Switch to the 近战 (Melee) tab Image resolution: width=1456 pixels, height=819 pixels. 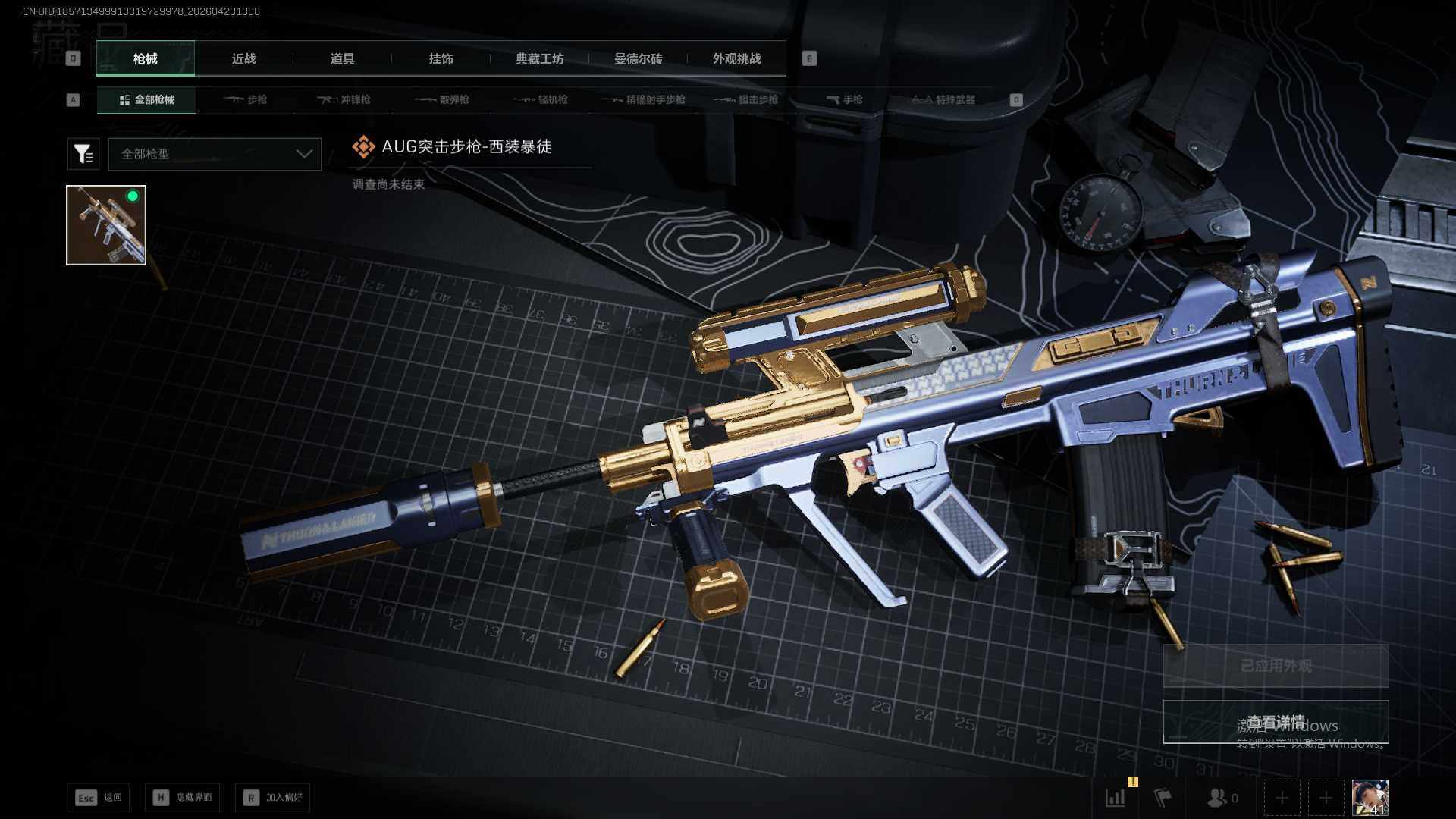(x=243, y=58)
